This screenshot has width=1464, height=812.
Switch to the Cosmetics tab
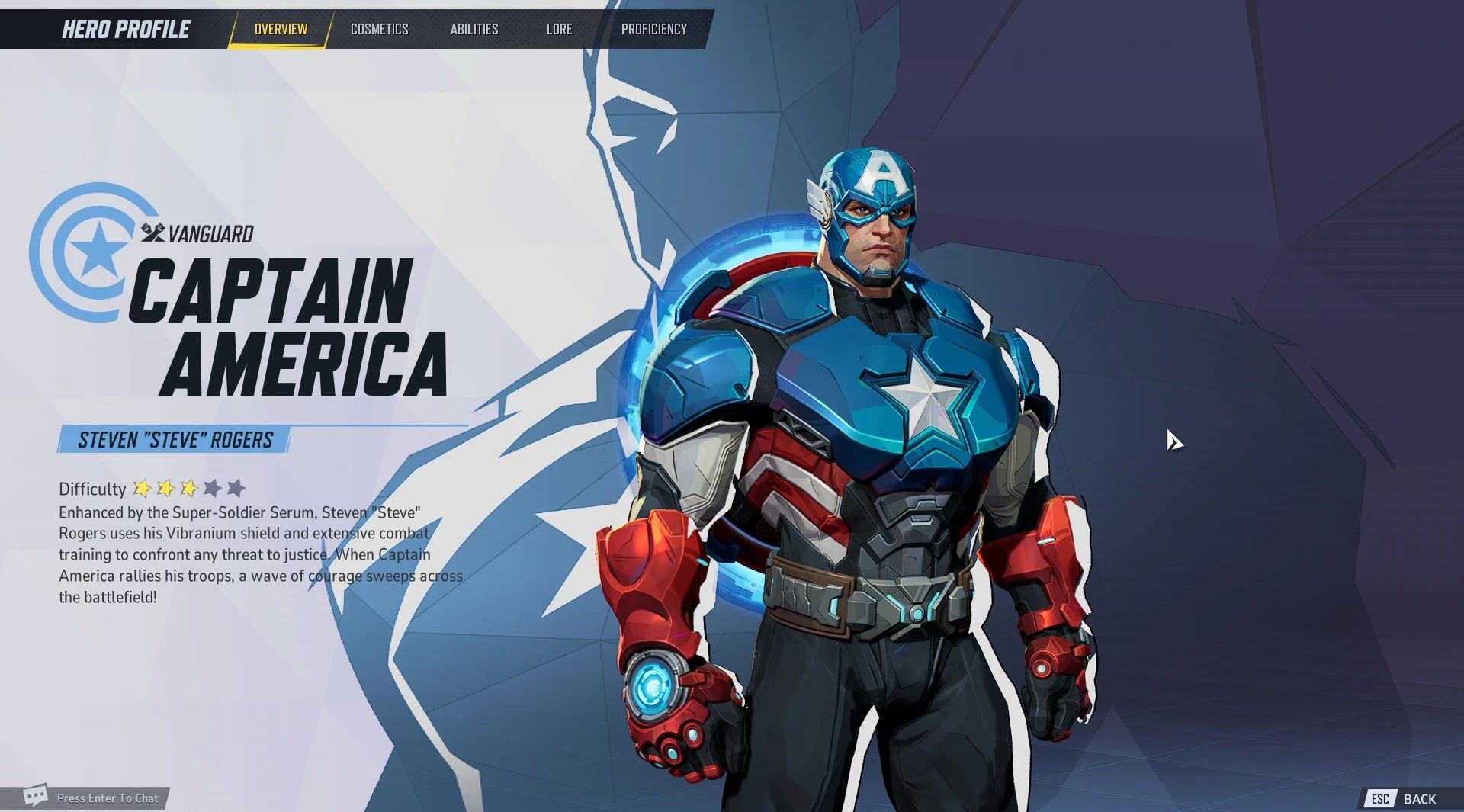379,29
